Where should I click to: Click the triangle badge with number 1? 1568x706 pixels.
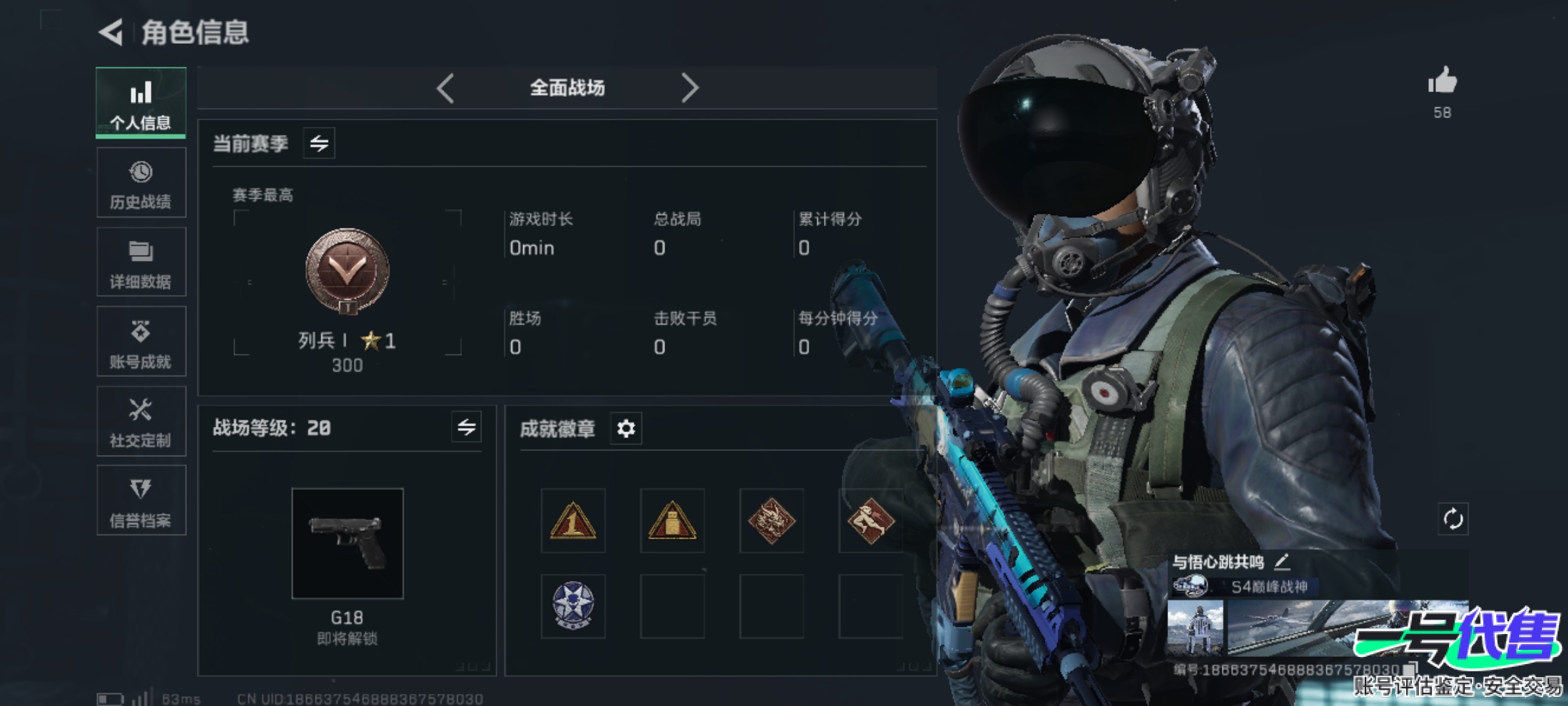(573, 521)
